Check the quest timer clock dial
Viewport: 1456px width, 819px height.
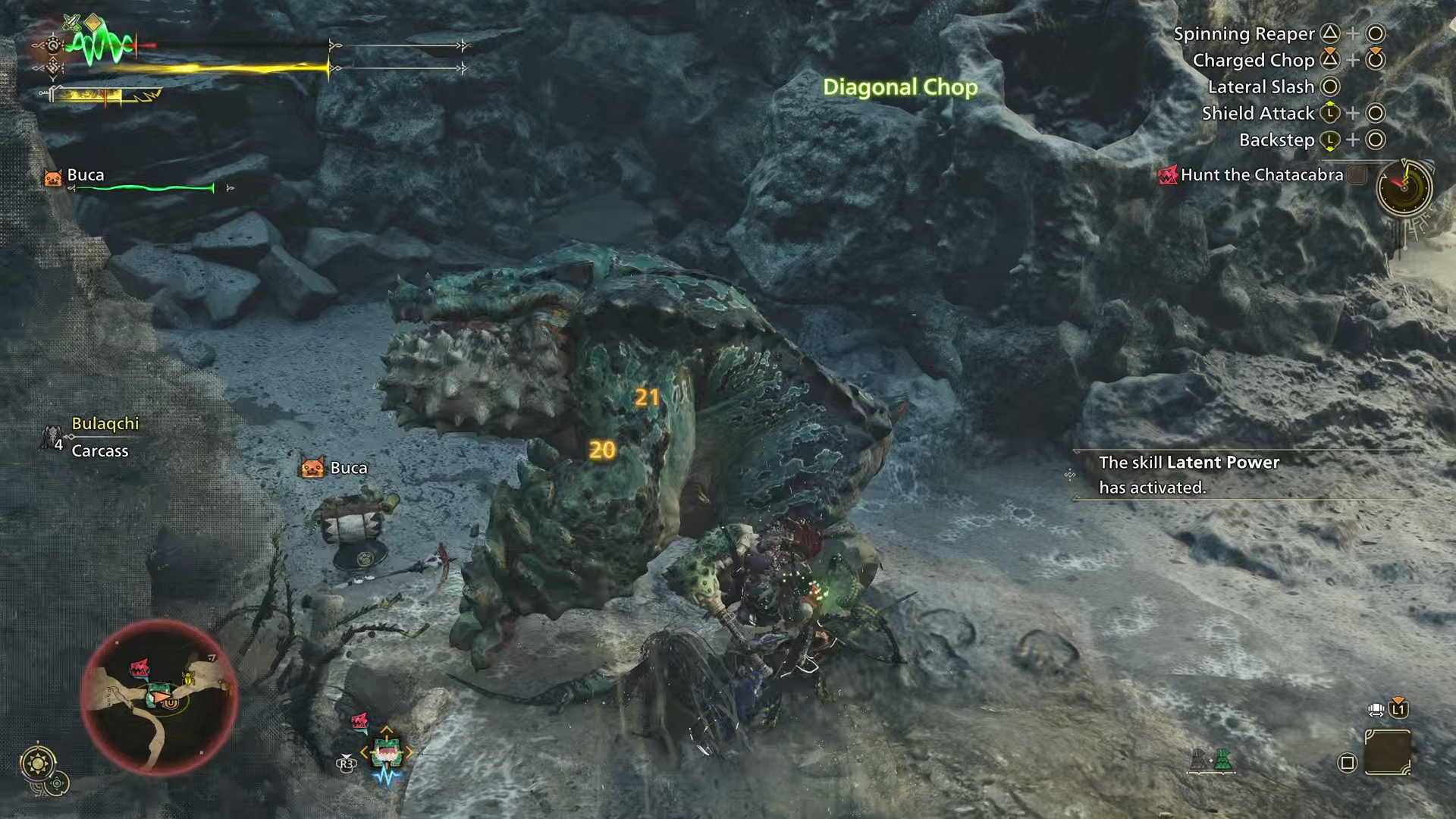coord(1404,187)
